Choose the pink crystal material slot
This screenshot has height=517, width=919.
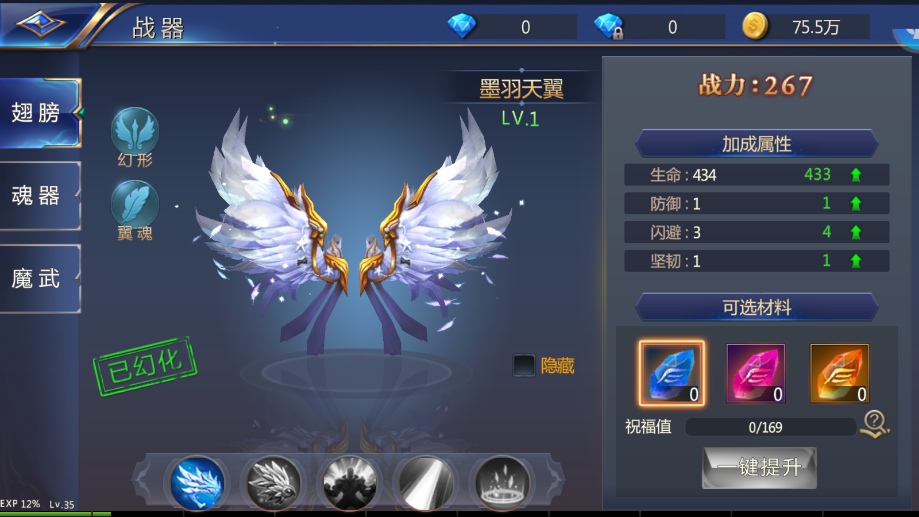755,373
